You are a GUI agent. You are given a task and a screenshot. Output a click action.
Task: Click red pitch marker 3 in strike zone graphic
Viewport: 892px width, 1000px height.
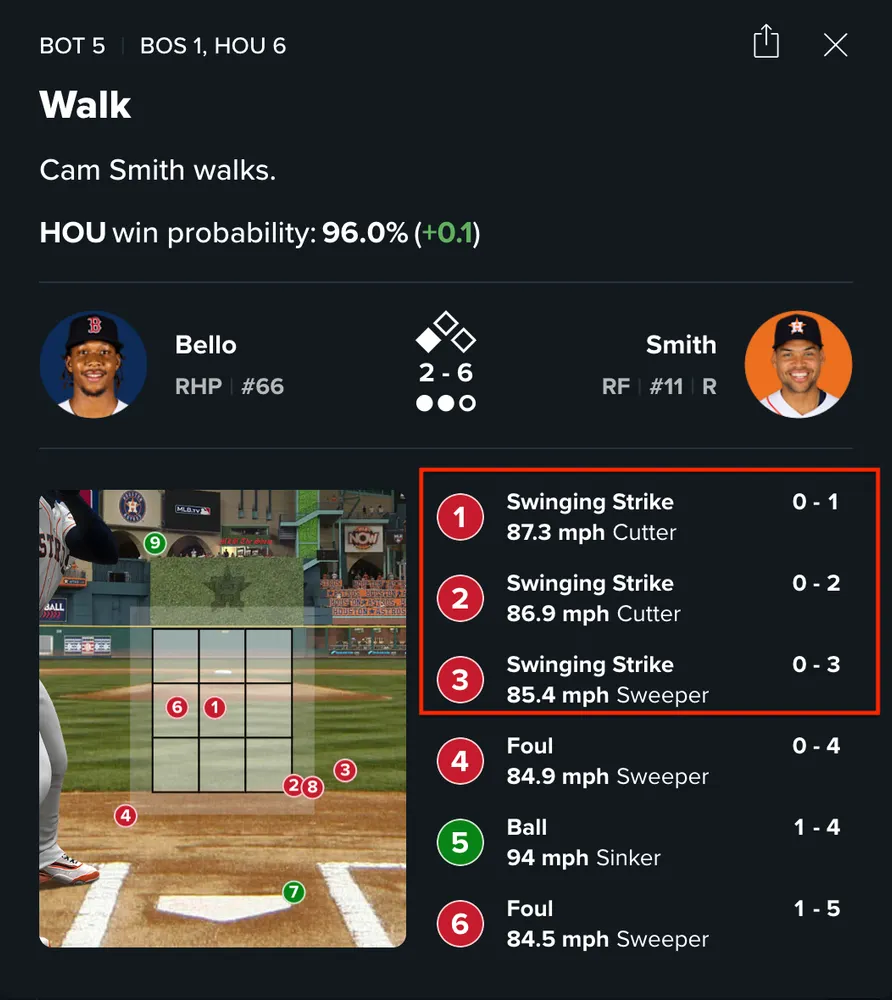point(345,770)
